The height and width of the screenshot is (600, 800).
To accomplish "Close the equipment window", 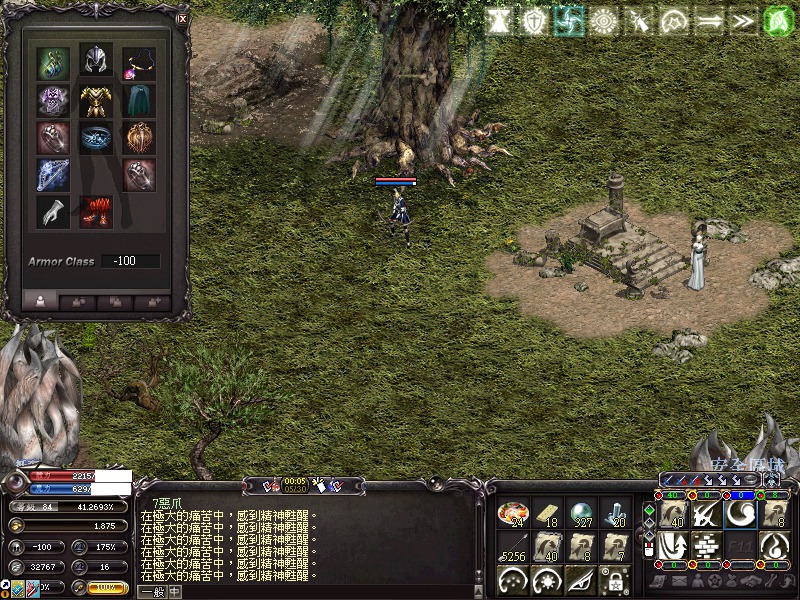I will click(x=181, y=18).
